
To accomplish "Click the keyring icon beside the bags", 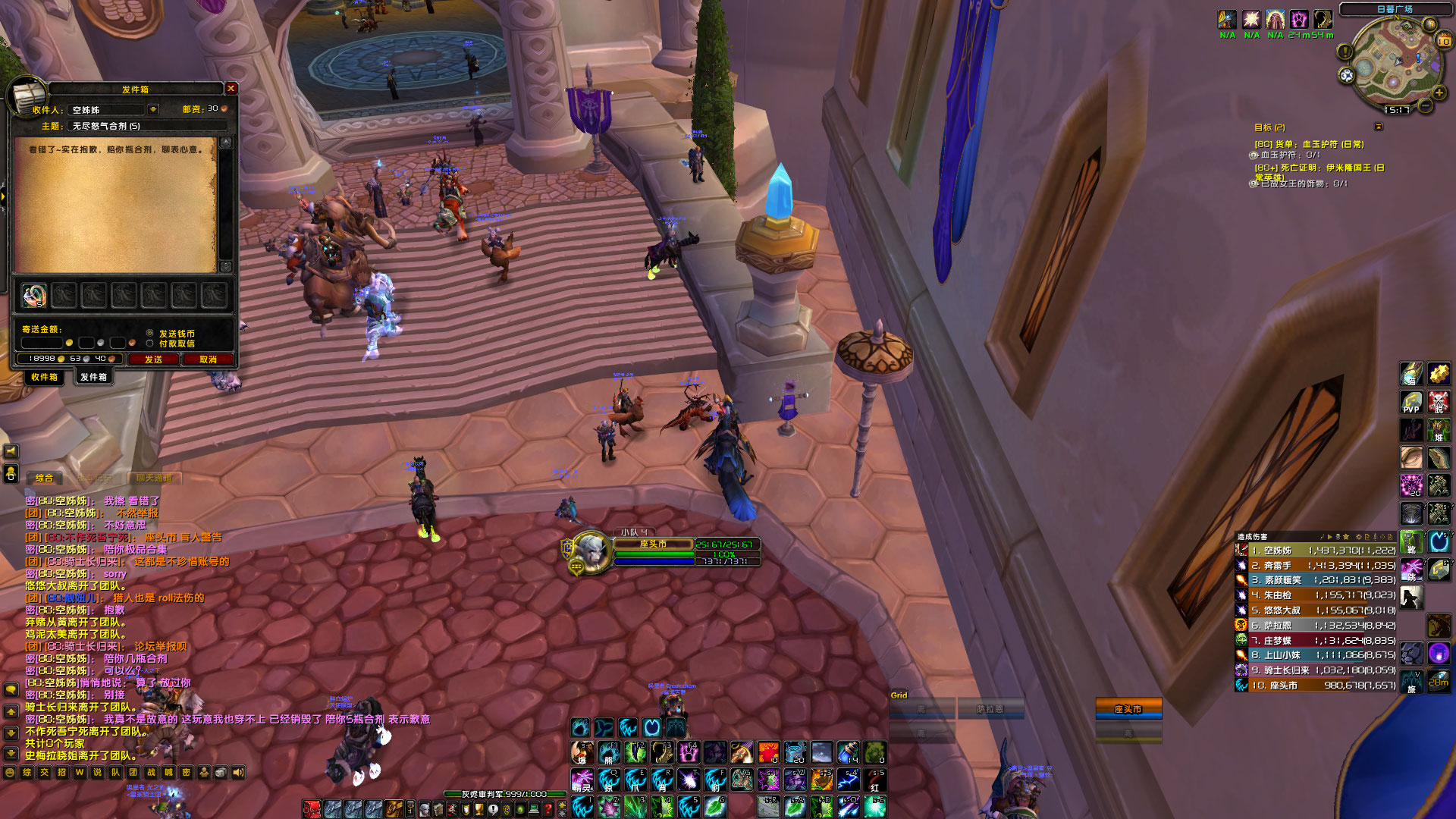I will [x=409, y=809].
